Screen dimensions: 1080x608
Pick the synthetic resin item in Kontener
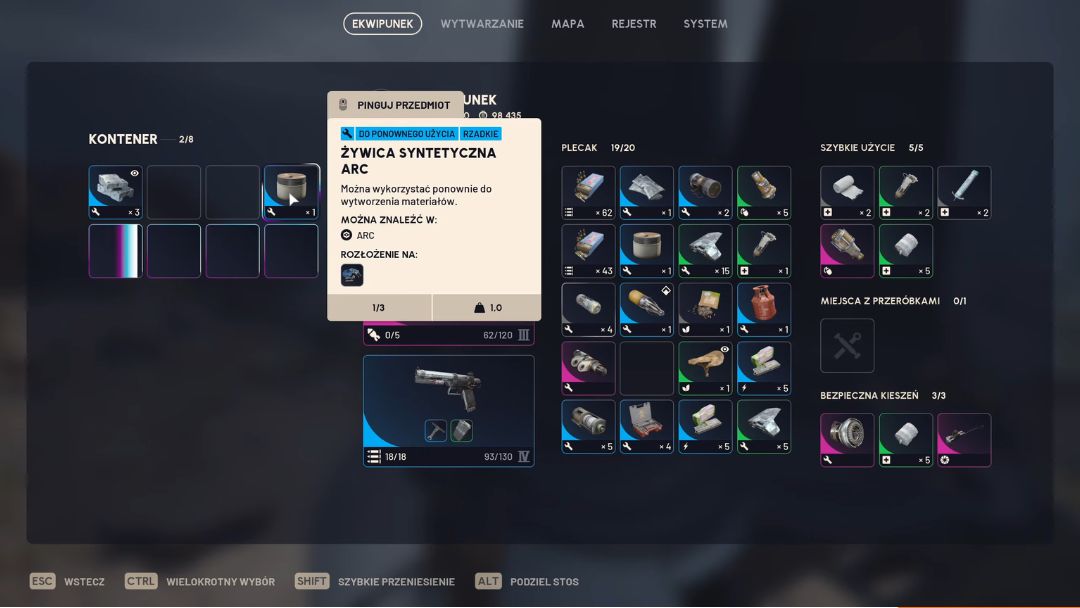[292, 192]
